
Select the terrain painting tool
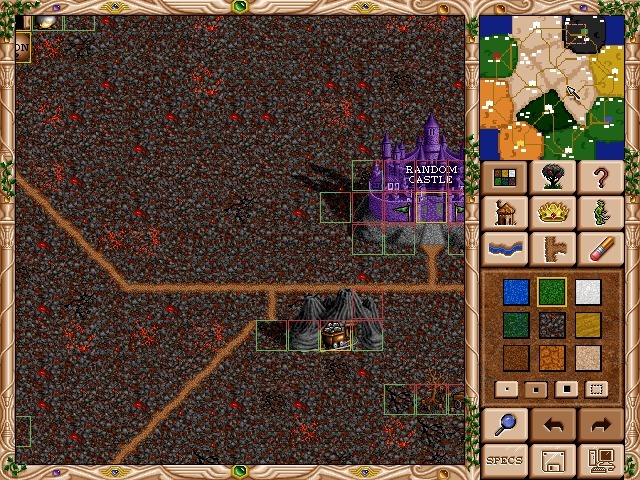pyautogui.click(x=505, y=179)
